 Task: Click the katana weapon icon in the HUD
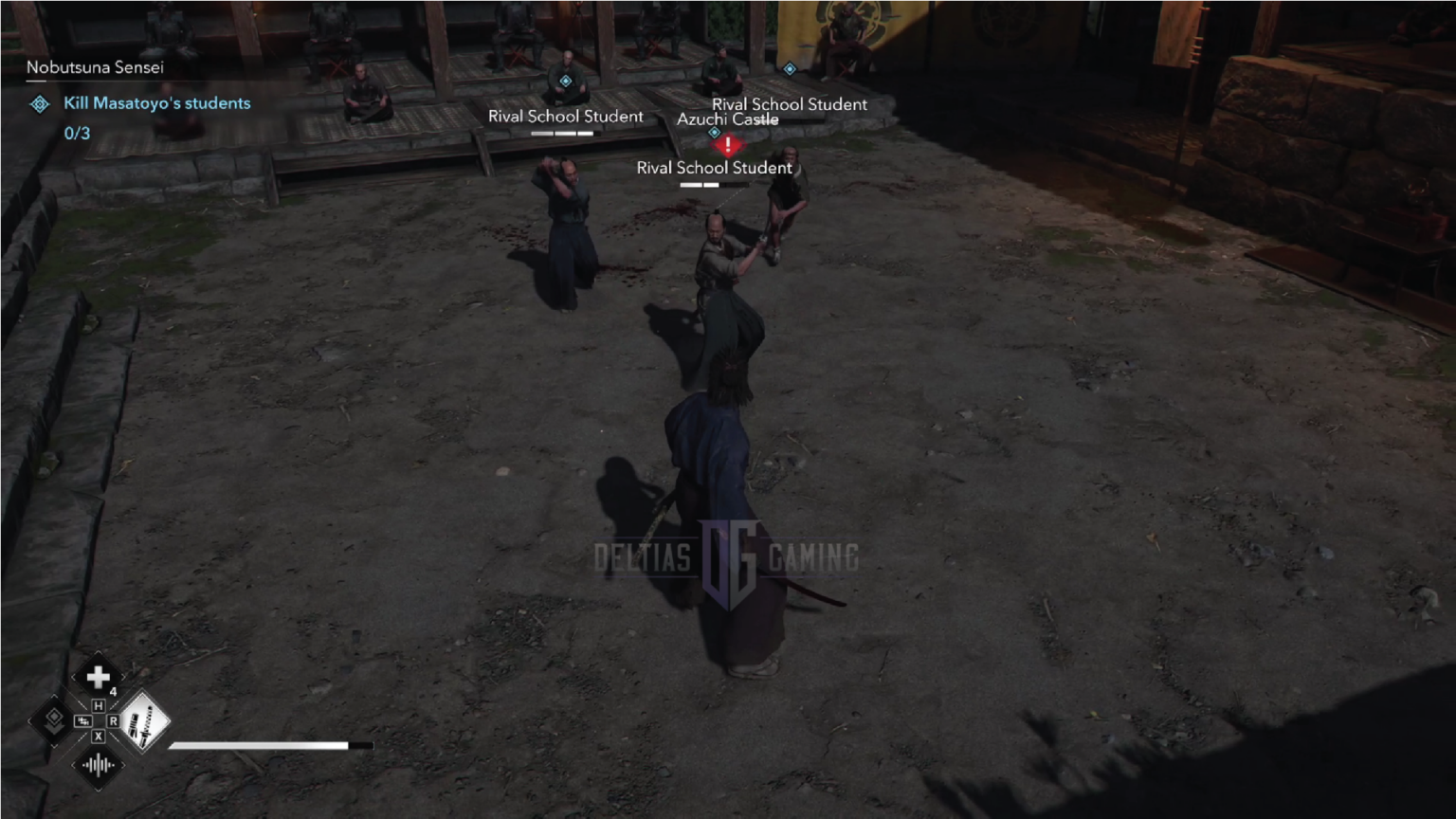pos(144,721)
